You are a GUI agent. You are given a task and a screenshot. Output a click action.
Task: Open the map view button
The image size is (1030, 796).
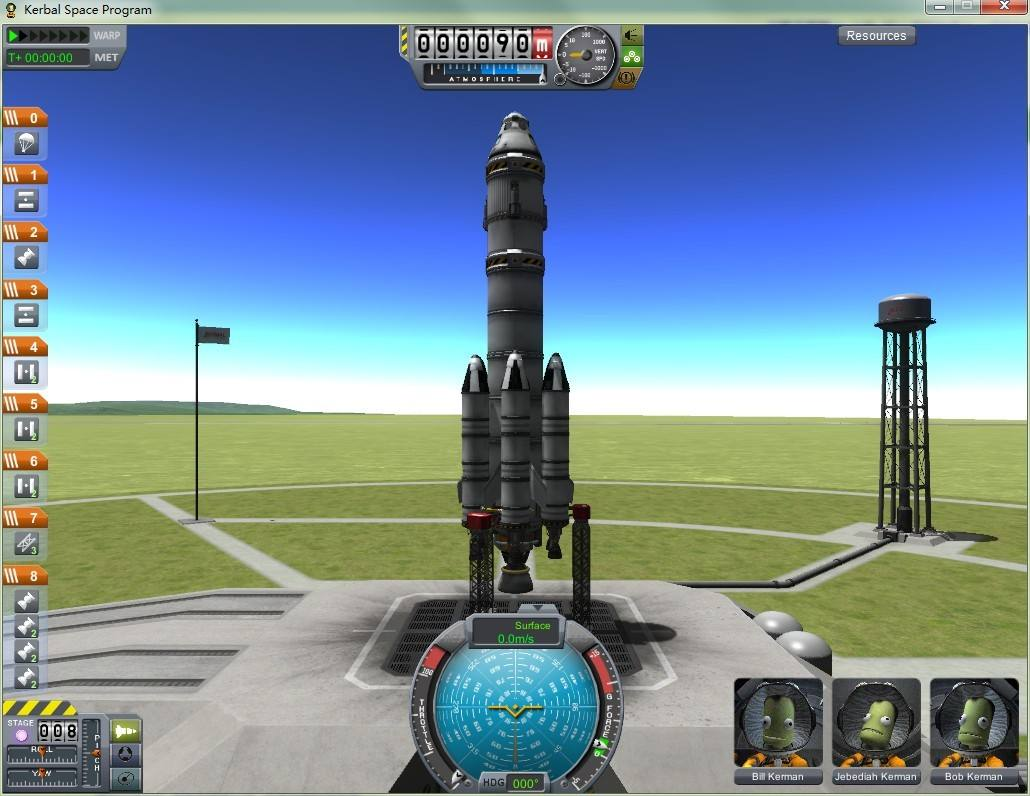pos(126,778)
